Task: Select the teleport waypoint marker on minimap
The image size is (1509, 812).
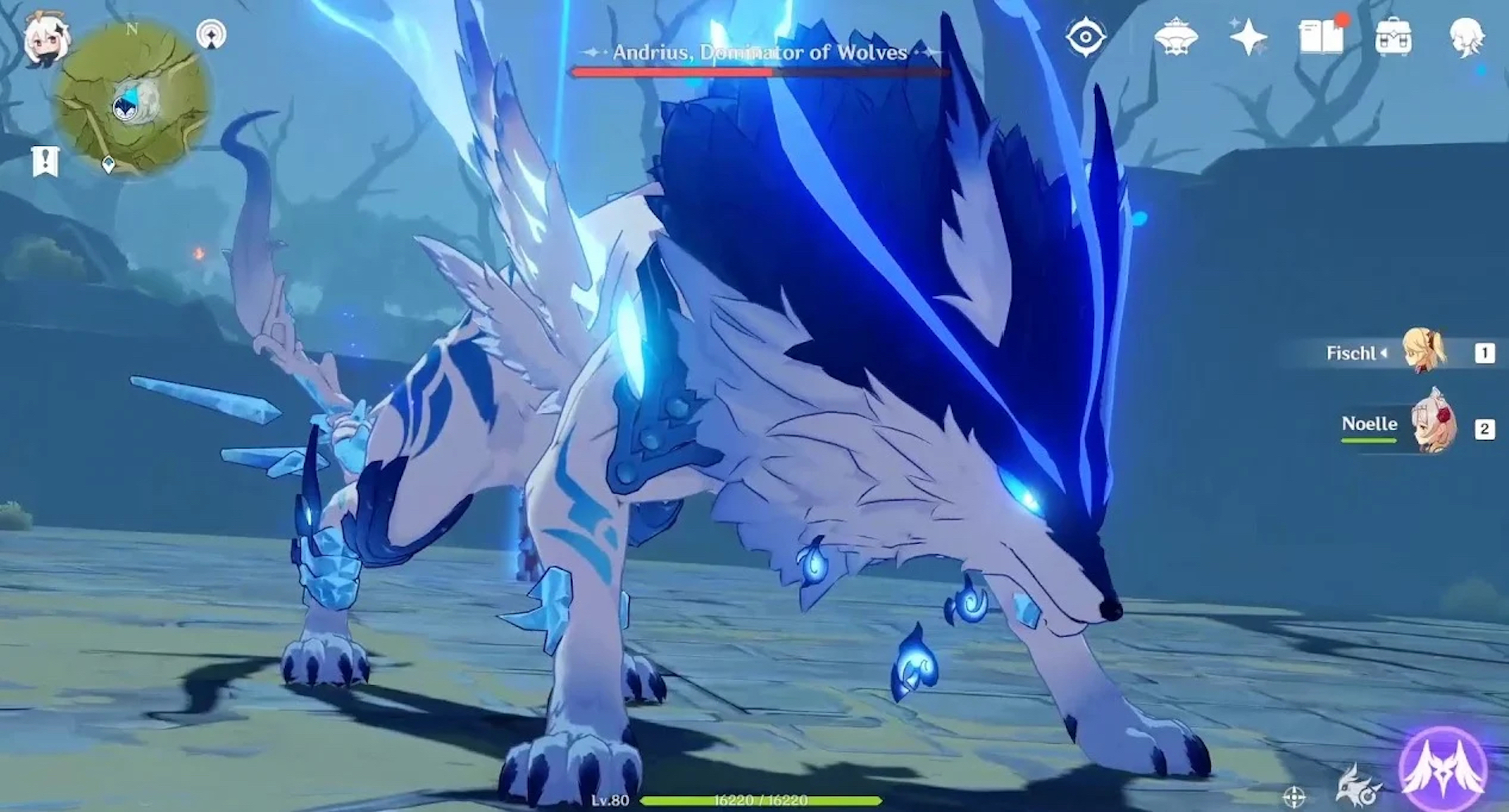Action: pyautogui.click(x=108, y=164)
